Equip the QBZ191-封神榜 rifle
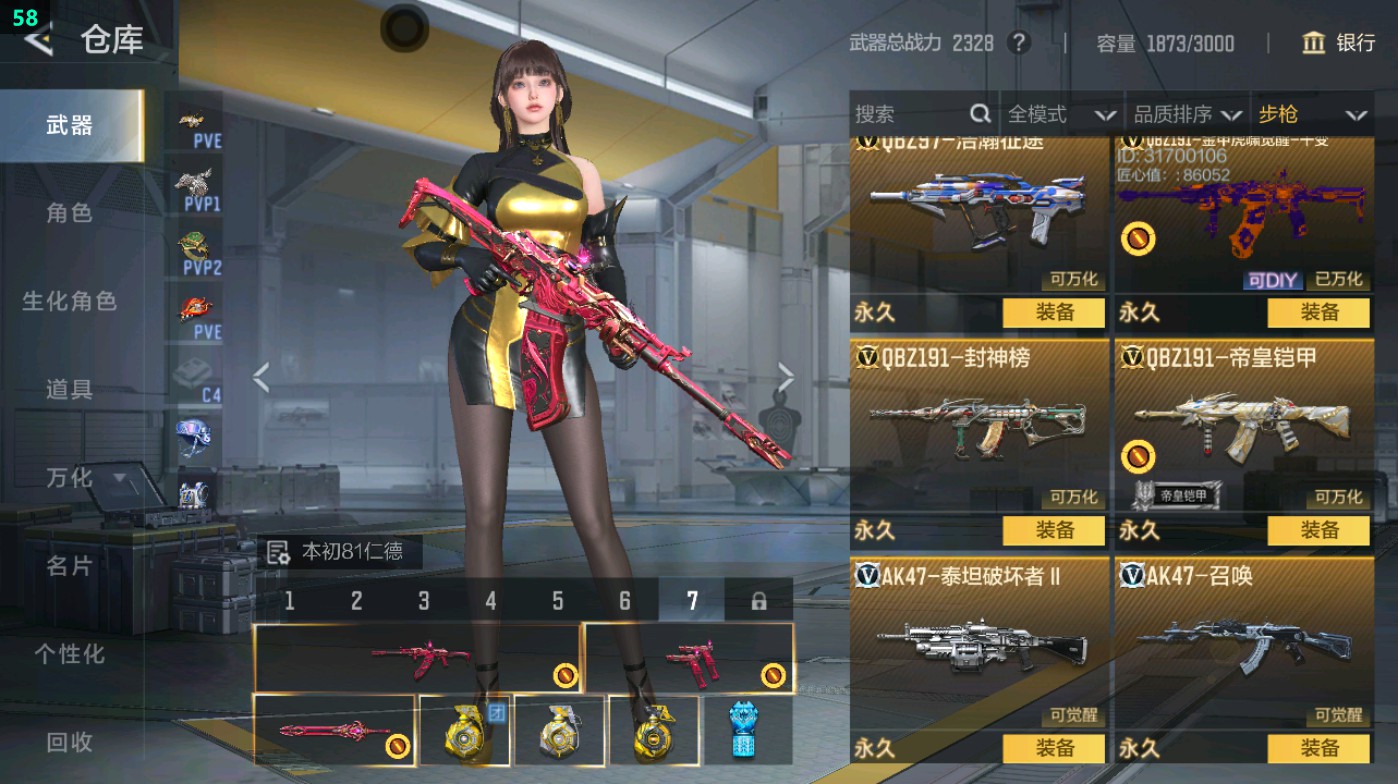 1054,531
